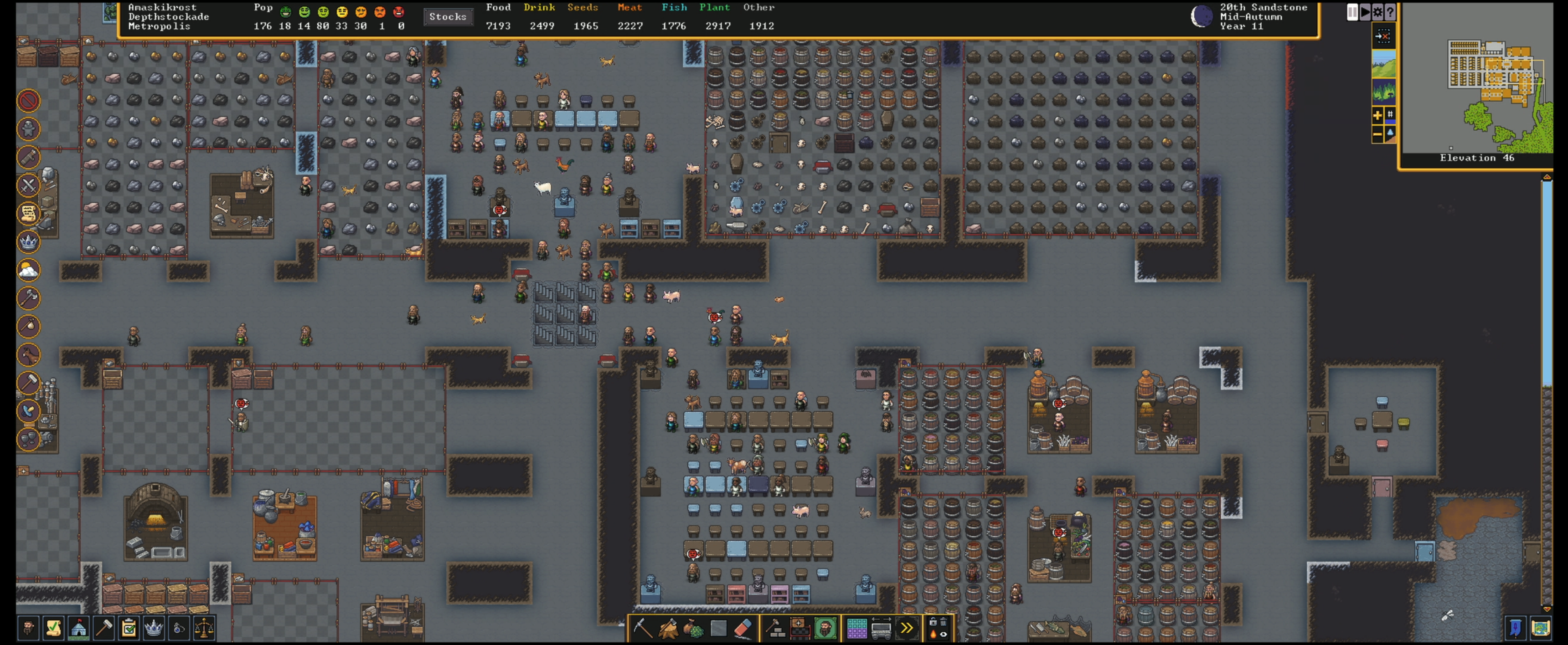
Task: Resume game with the play button
Action: tap(1365, 12)
